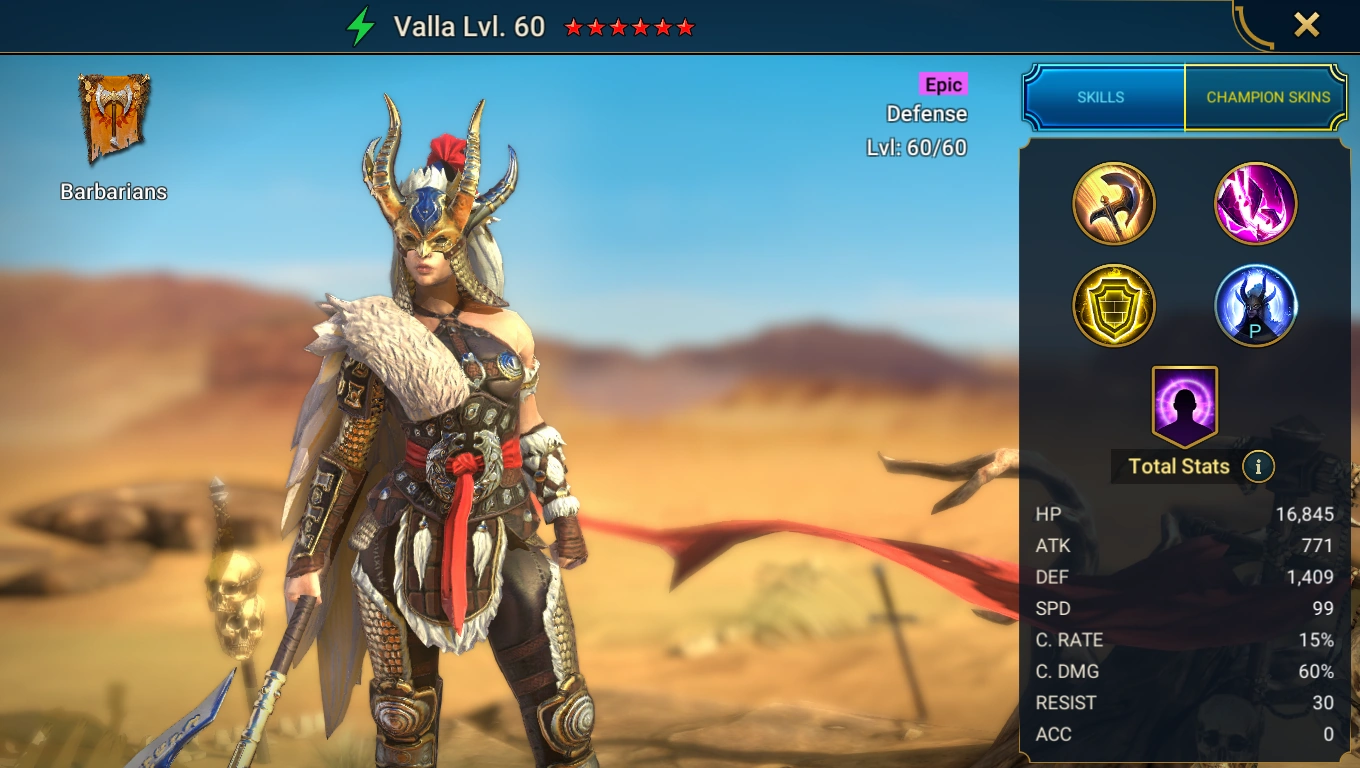Select the golden shield skill icon

(x=1114, y=305)
